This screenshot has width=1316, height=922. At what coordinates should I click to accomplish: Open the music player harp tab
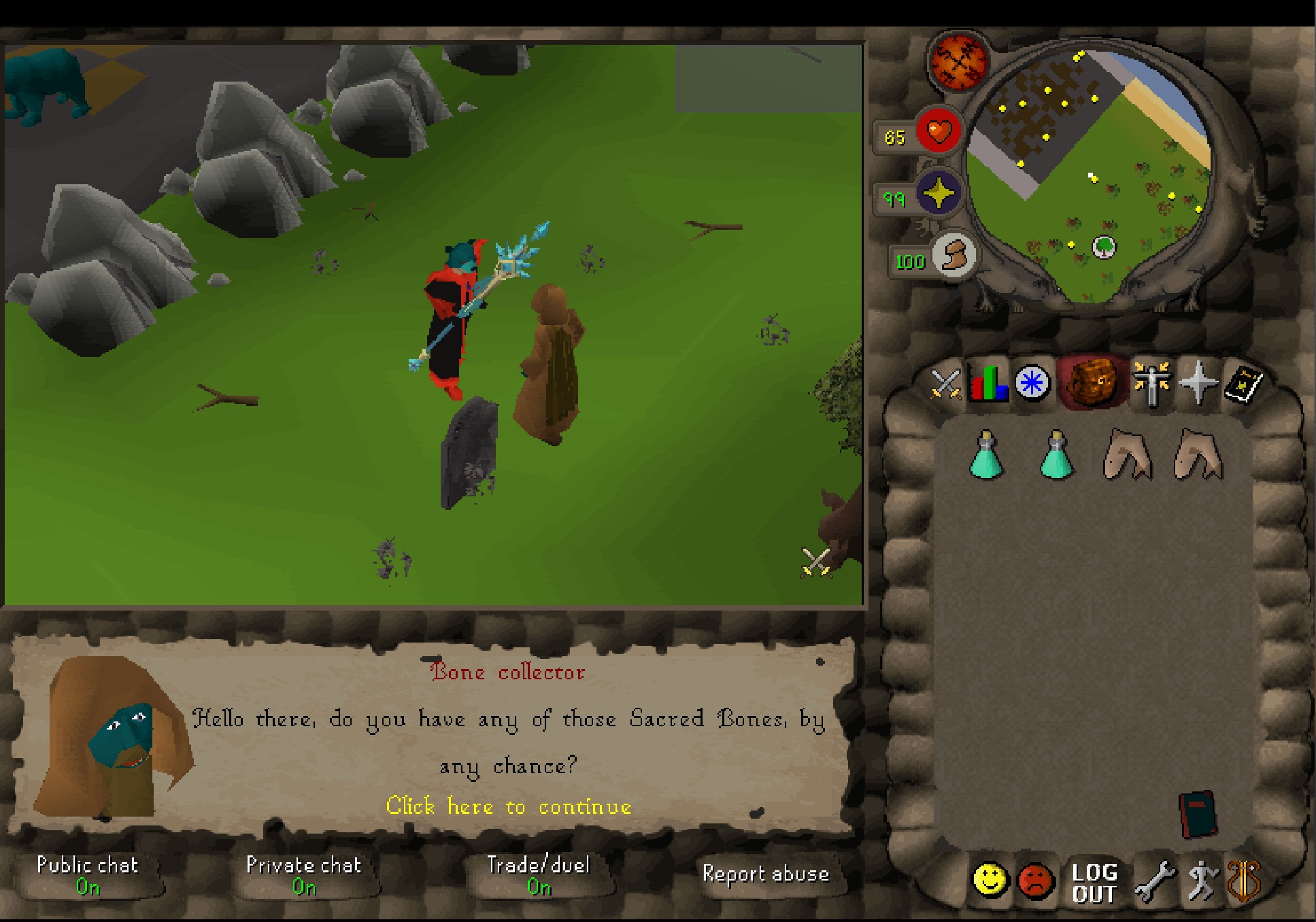point(1244,881)
